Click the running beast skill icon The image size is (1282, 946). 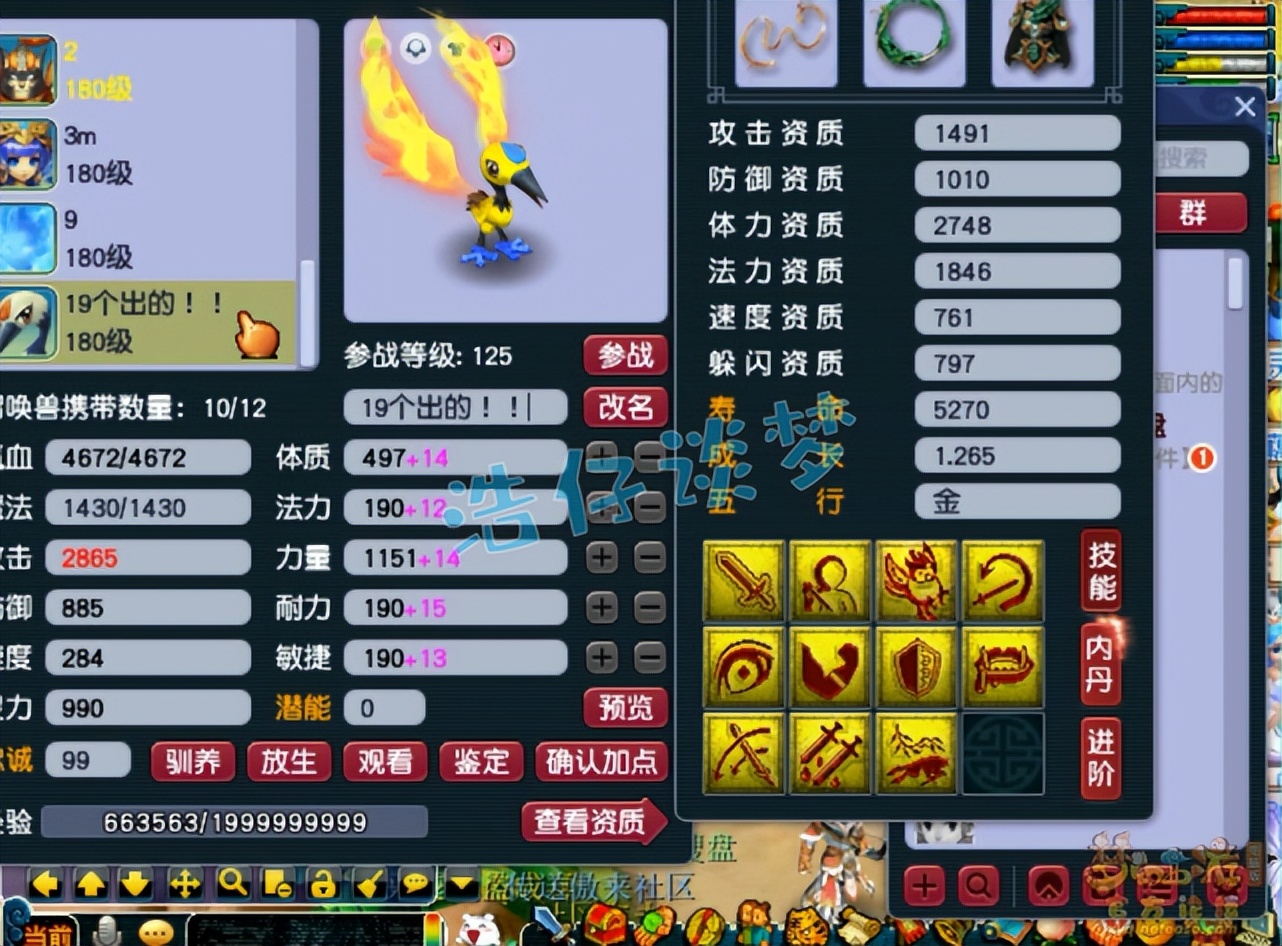(x=916, y=752)
